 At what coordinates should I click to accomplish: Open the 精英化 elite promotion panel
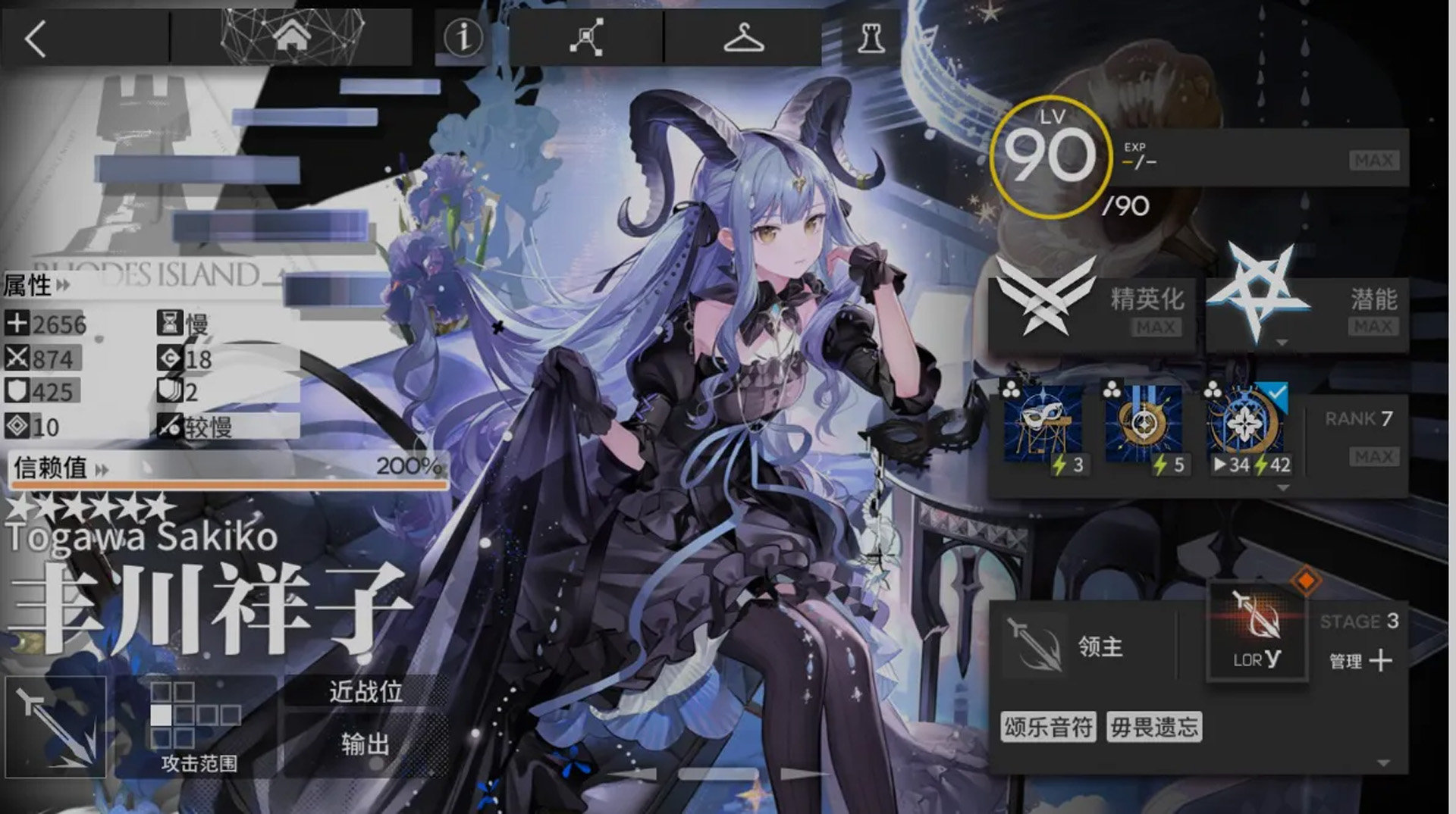(x=1092, y=305)
